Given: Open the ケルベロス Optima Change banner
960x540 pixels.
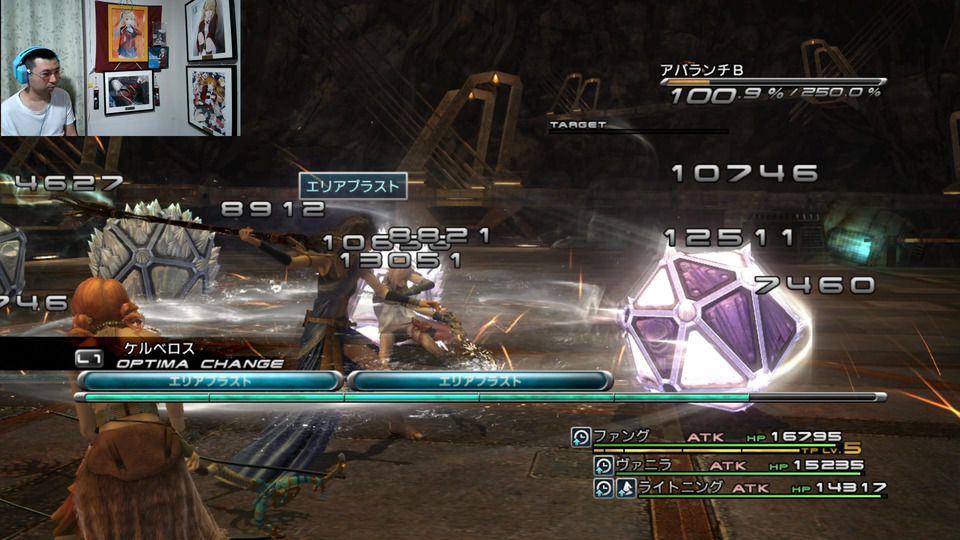Looking at the screenshot, I should tap(180, 356).
